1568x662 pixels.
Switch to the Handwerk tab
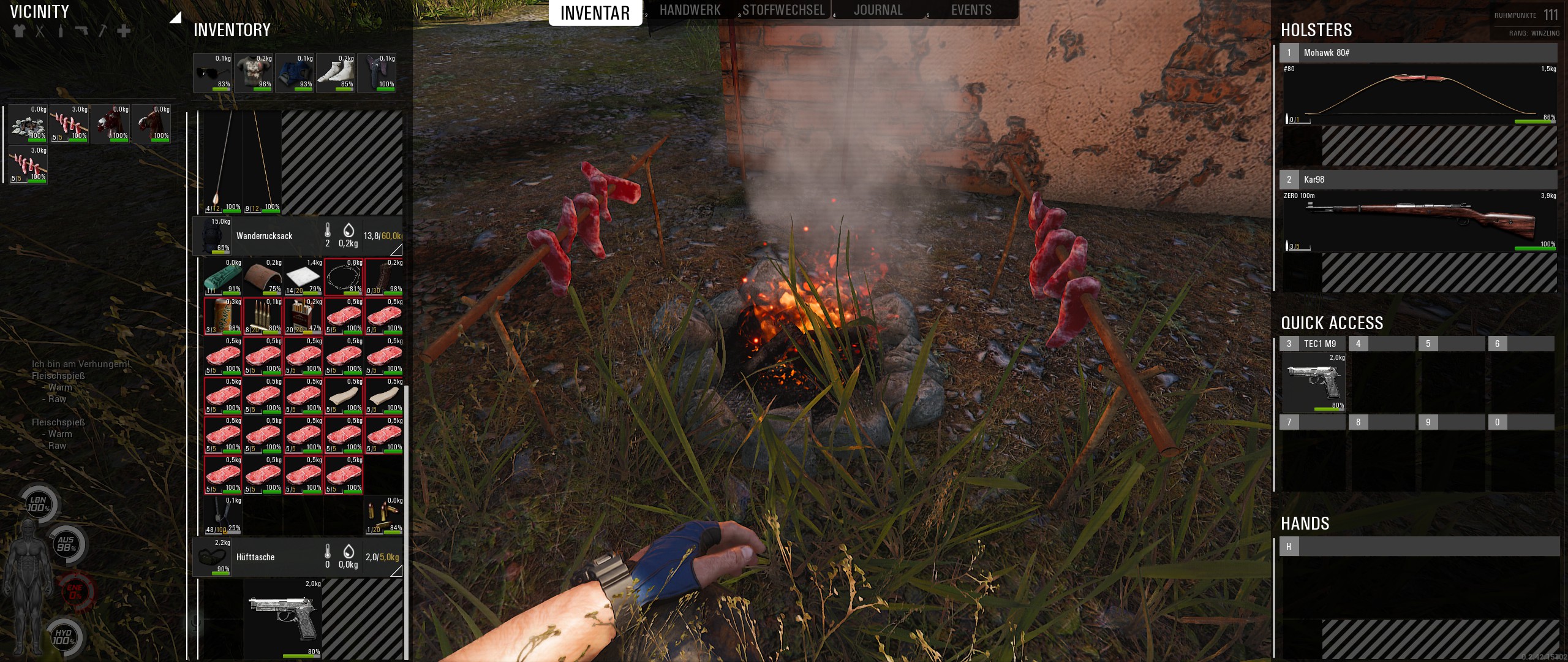[x=690, y=10]
